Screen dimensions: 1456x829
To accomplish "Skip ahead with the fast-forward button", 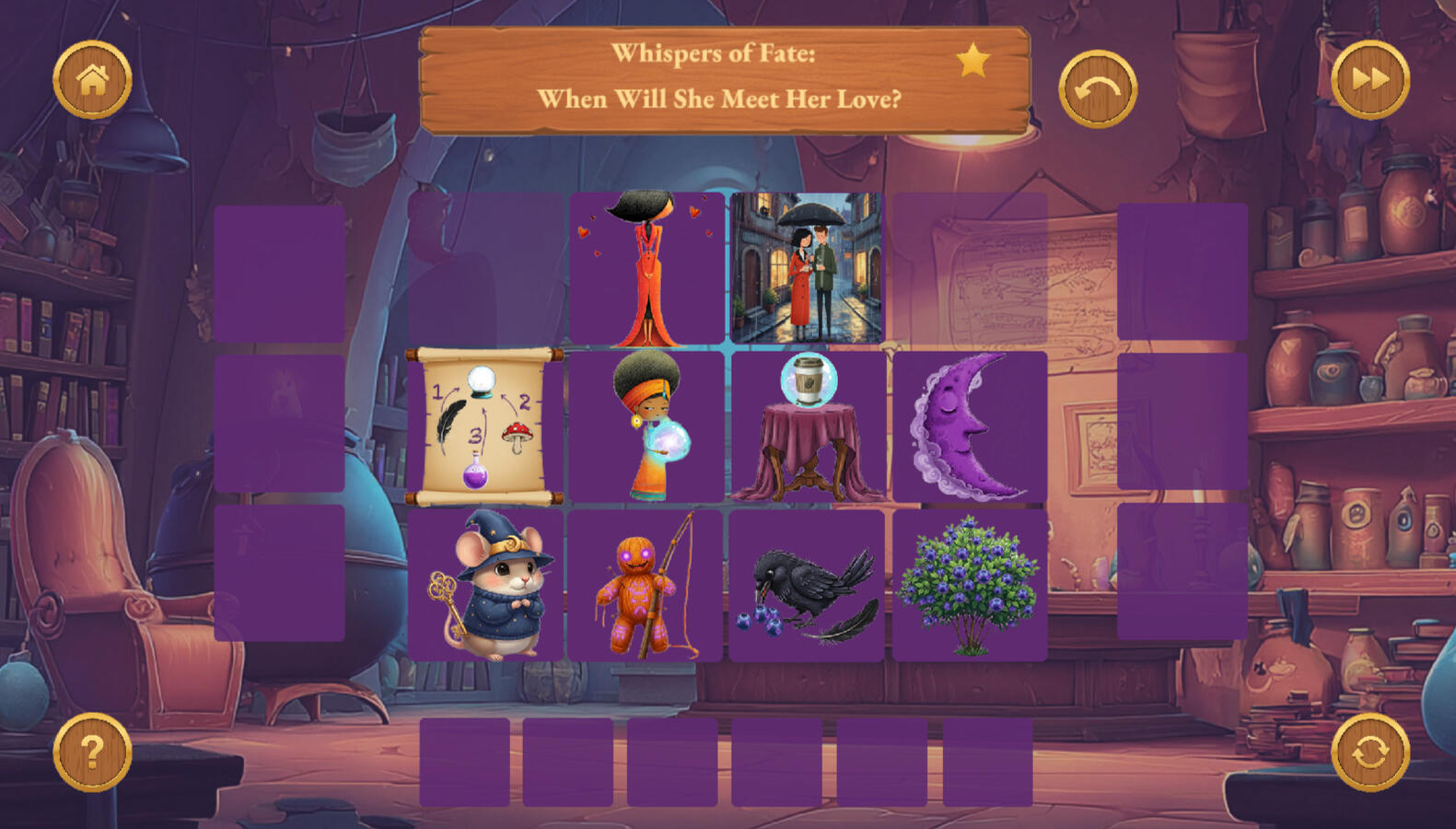I will [x=1369, y=80].
